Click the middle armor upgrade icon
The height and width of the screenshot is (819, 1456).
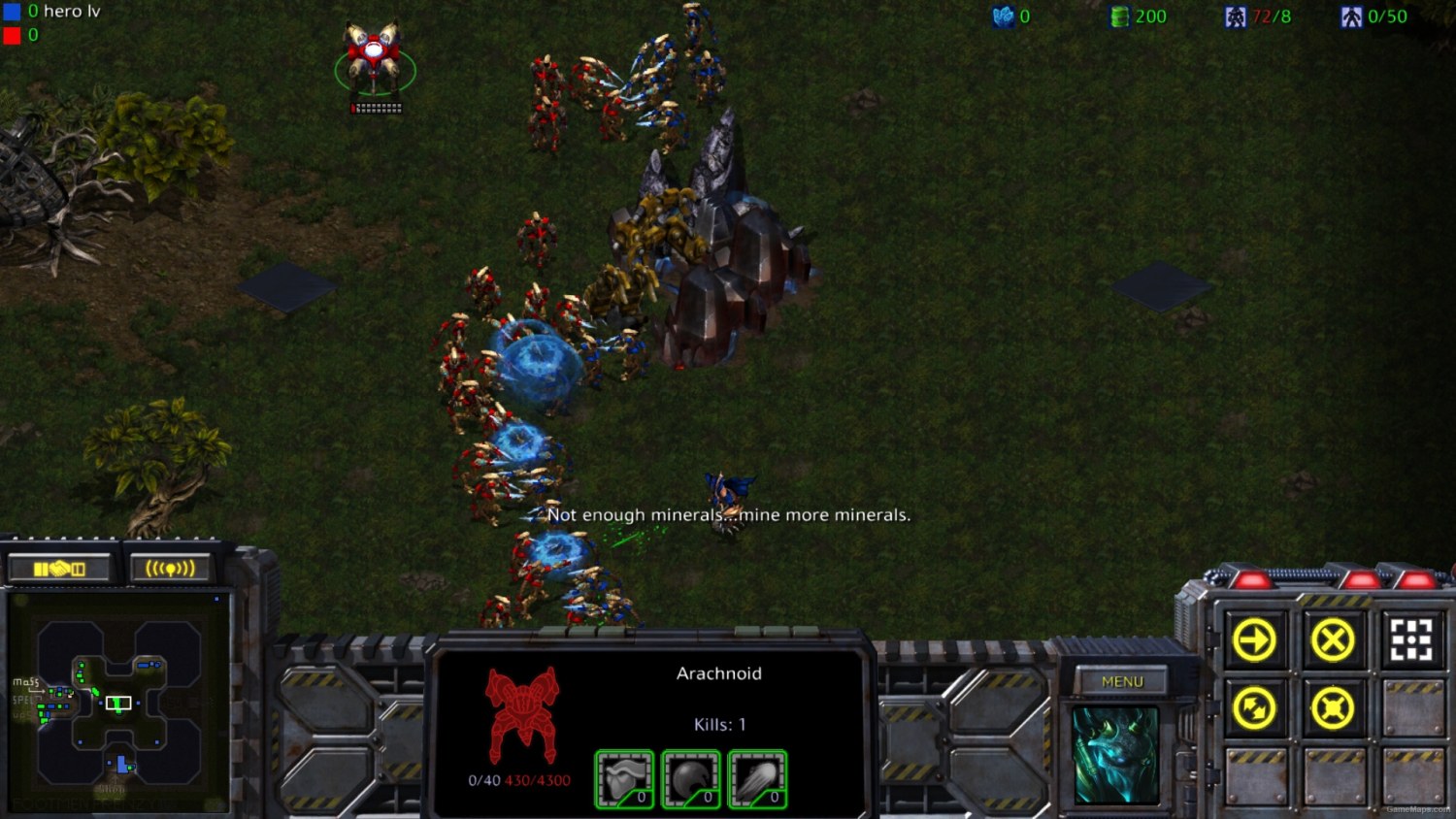pos(690,776)
